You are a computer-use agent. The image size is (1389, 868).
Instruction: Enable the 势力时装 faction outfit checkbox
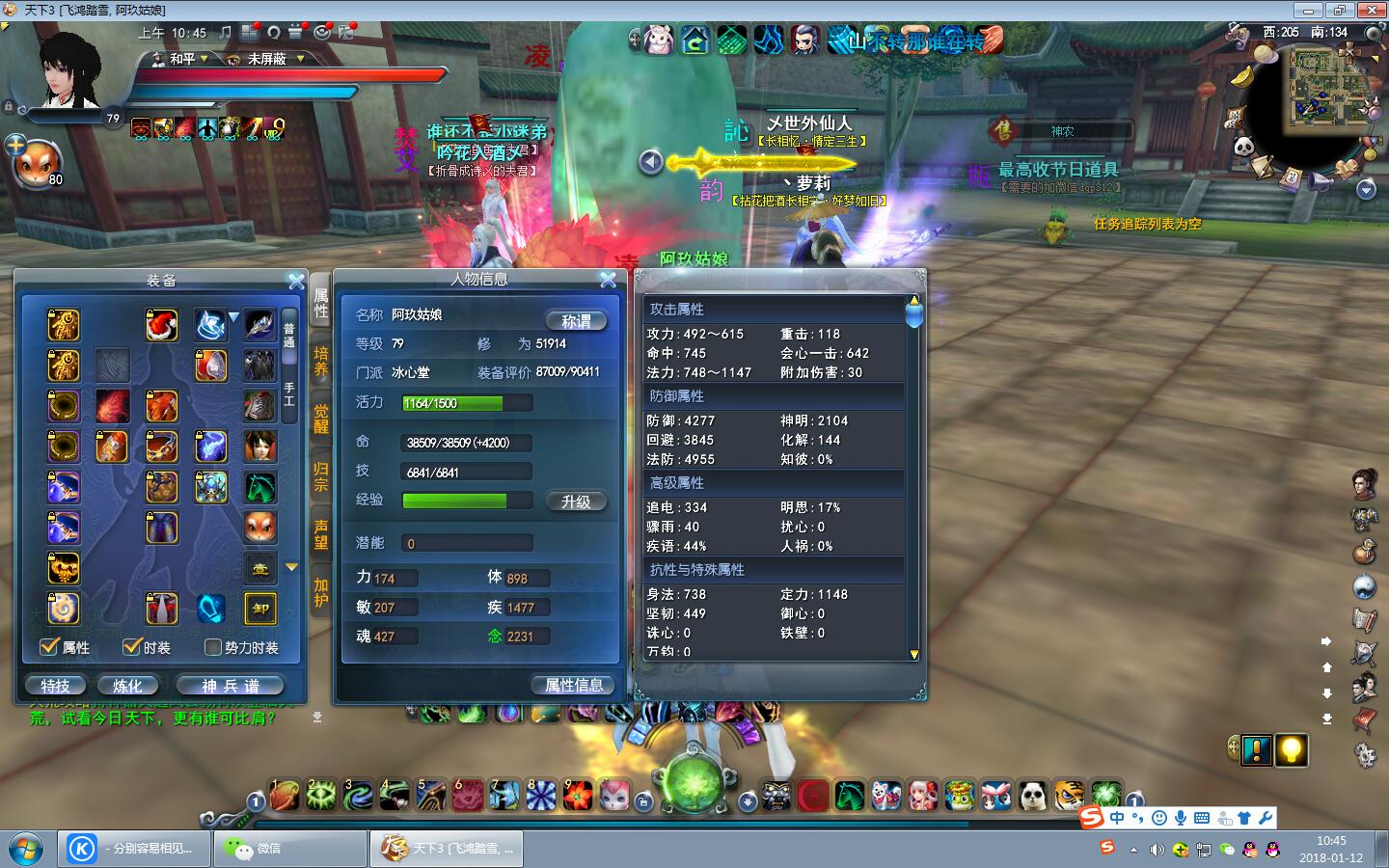coord(213,647)
